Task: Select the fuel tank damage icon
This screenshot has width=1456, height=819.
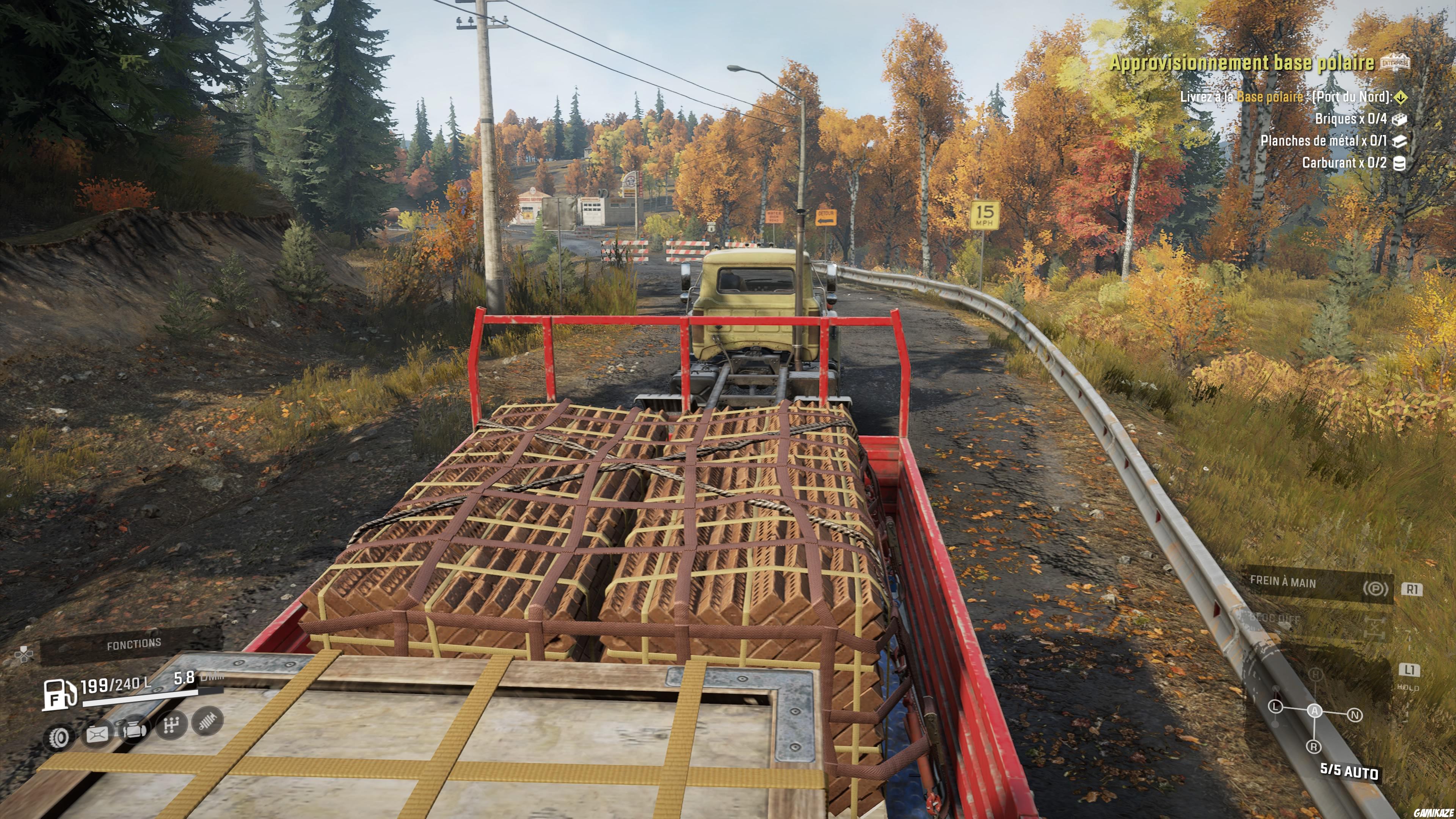Action: pos(97,734)
